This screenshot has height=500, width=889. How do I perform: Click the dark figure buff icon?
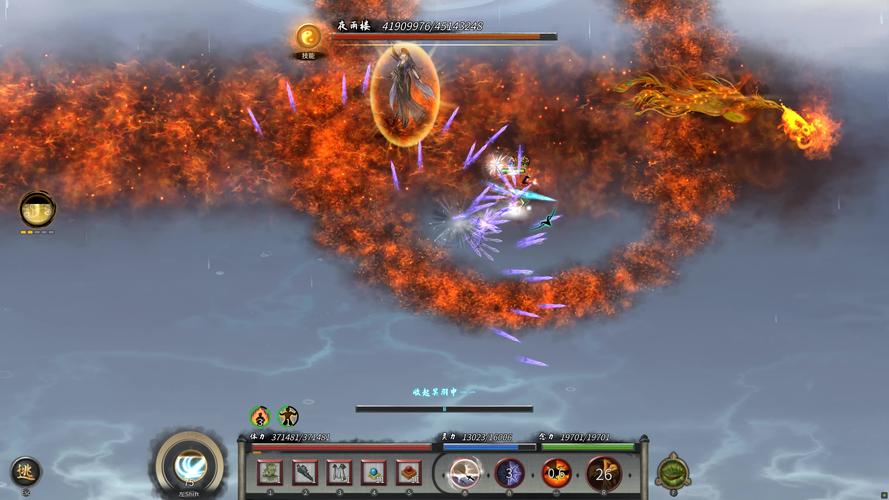tap(288, 416)
